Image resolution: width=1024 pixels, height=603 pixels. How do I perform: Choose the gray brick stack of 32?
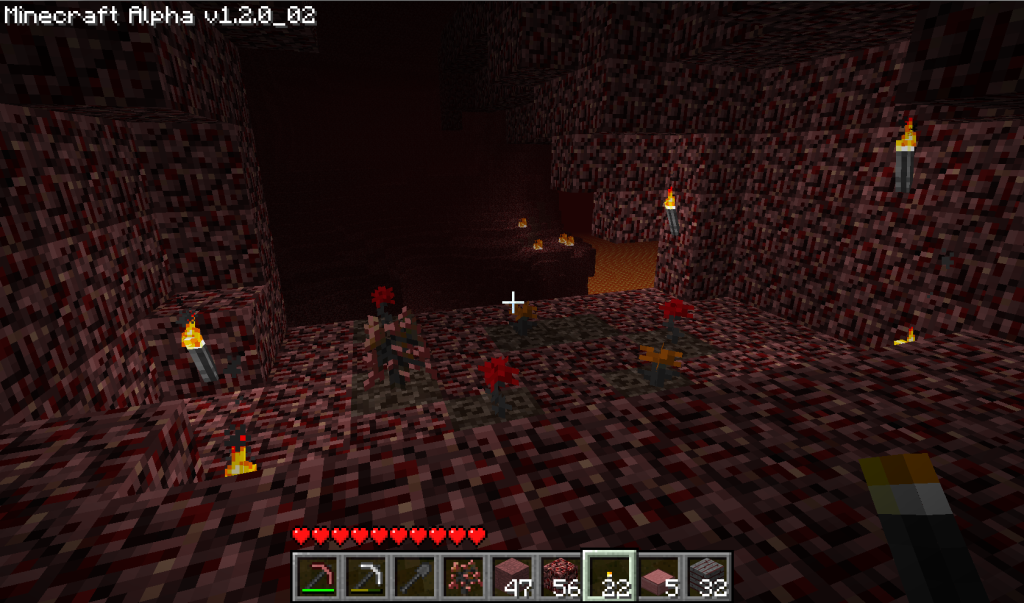(705, 577)
